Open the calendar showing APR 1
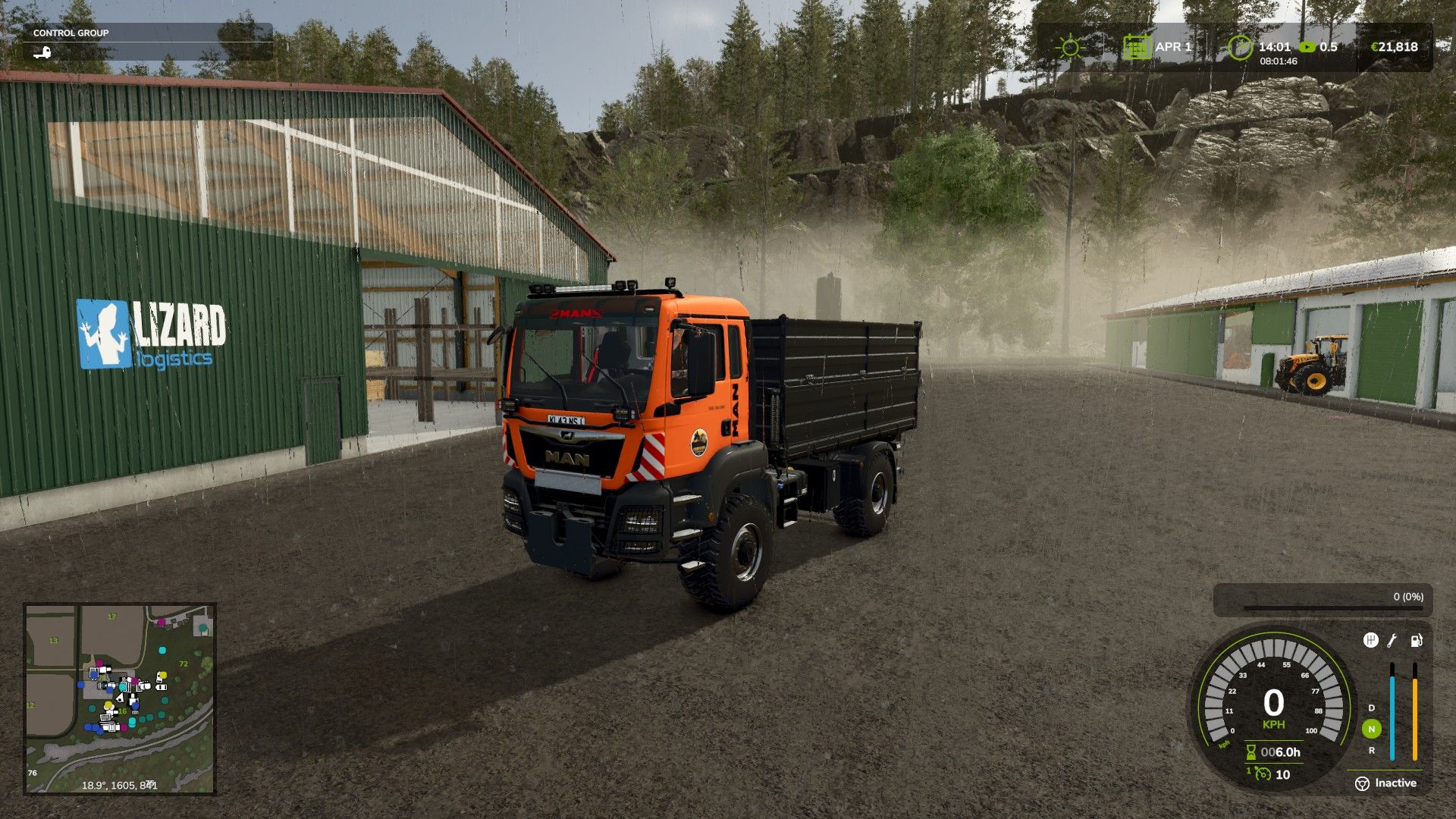 (x=1137, y=46)
